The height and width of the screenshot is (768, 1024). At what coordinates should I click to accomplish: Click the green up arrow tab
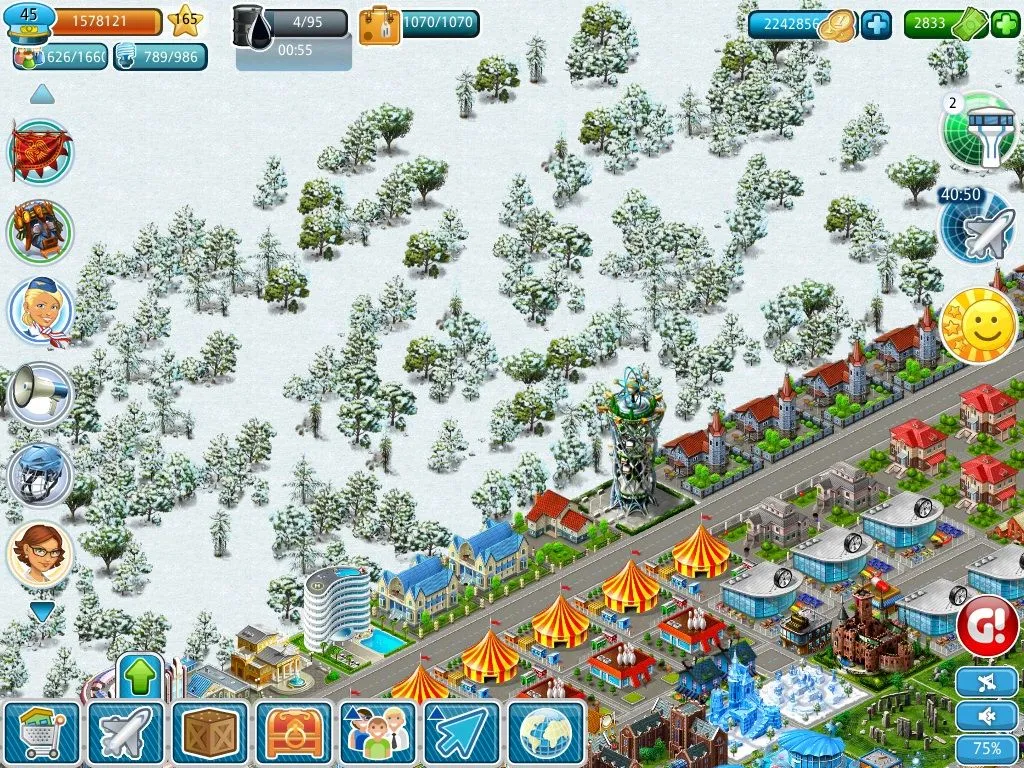[141, 676]
